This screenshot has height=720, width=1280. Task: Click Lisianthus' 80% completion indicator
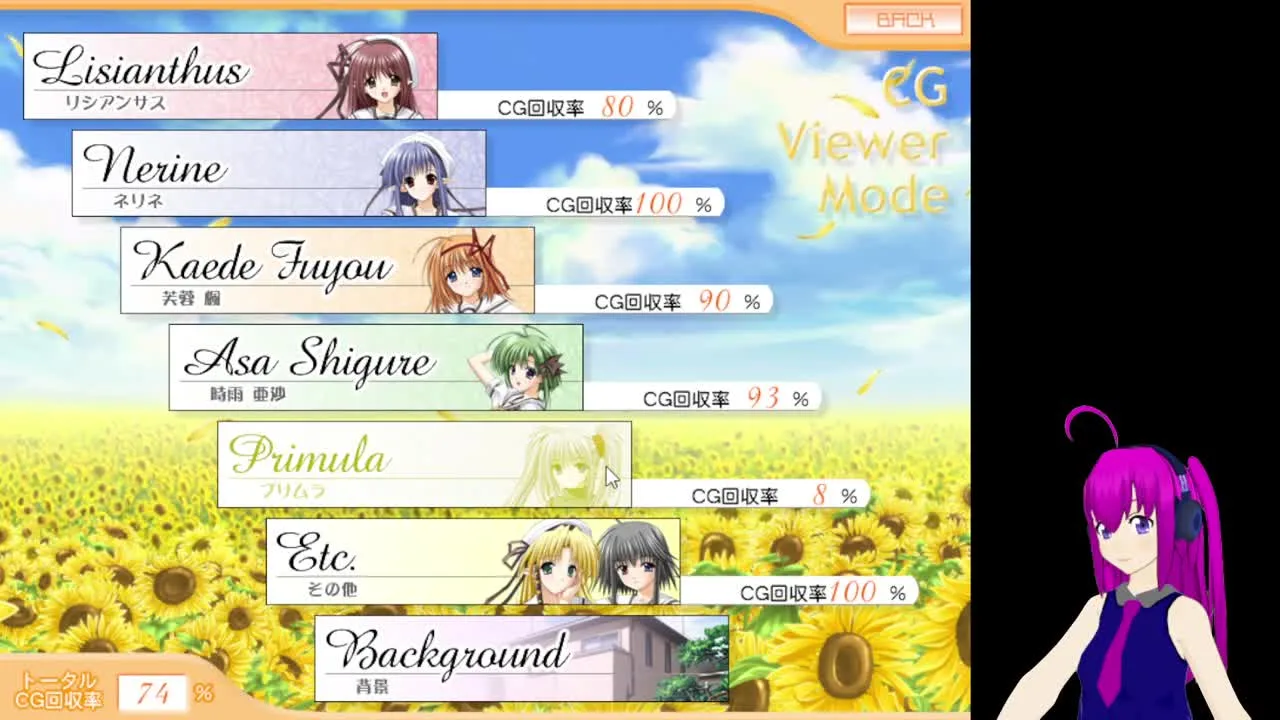tap(580, 106)
